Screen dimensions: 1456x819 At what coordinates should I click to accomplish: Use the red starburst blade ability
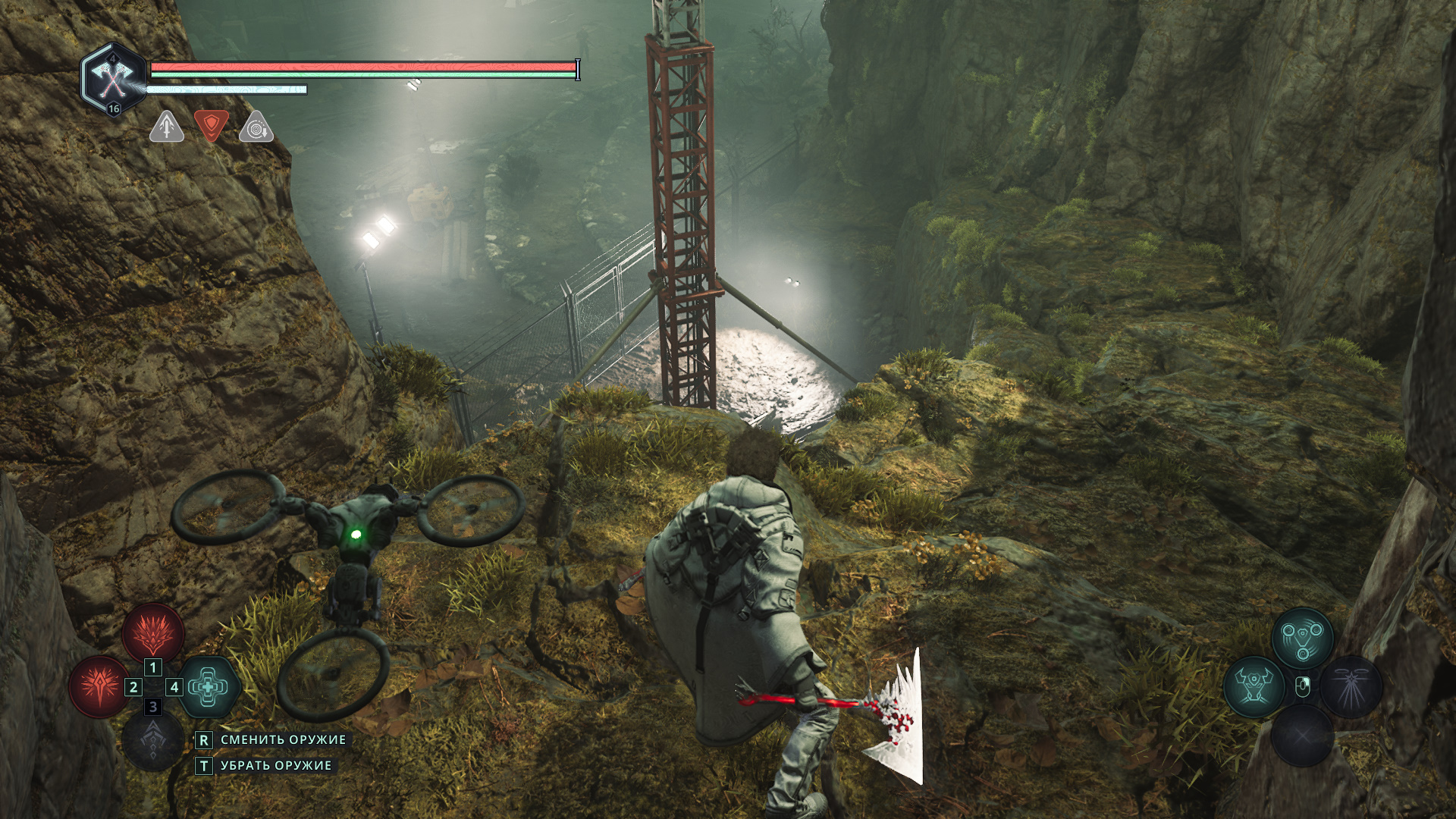pyautogui.click(x=99, y=687)
